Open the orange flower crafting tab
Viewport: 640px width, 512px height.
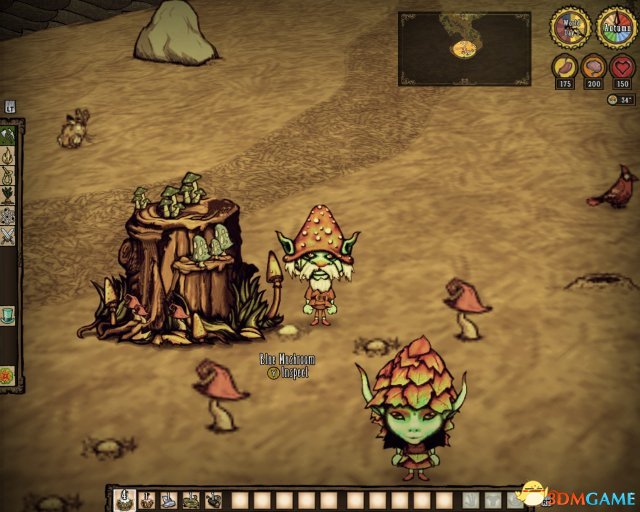coord(9,376)
